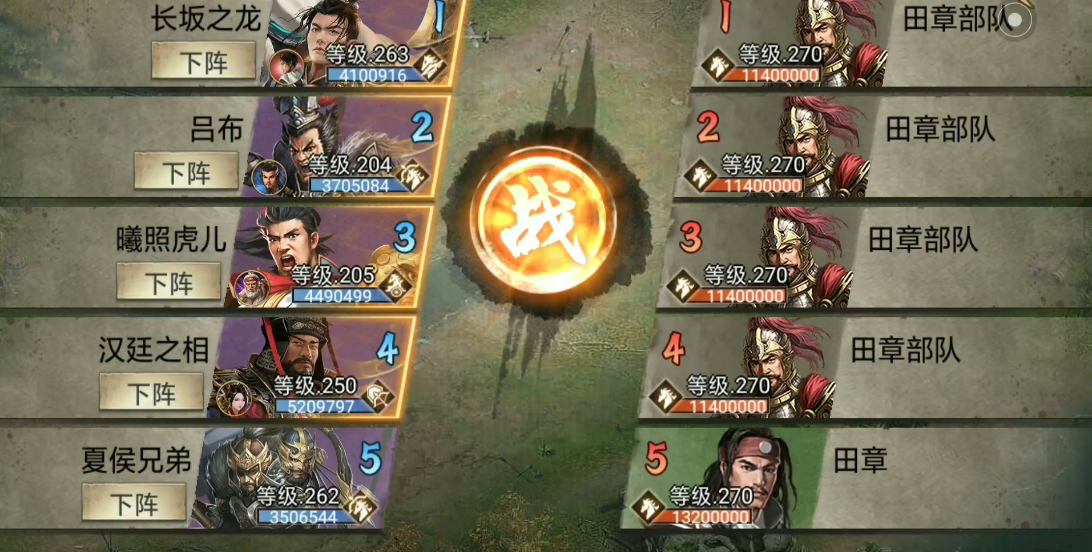Withdraw 汉廷之相 with the 下阵 button
Viewport: 1092px width, 552px height.
[151, 392]
